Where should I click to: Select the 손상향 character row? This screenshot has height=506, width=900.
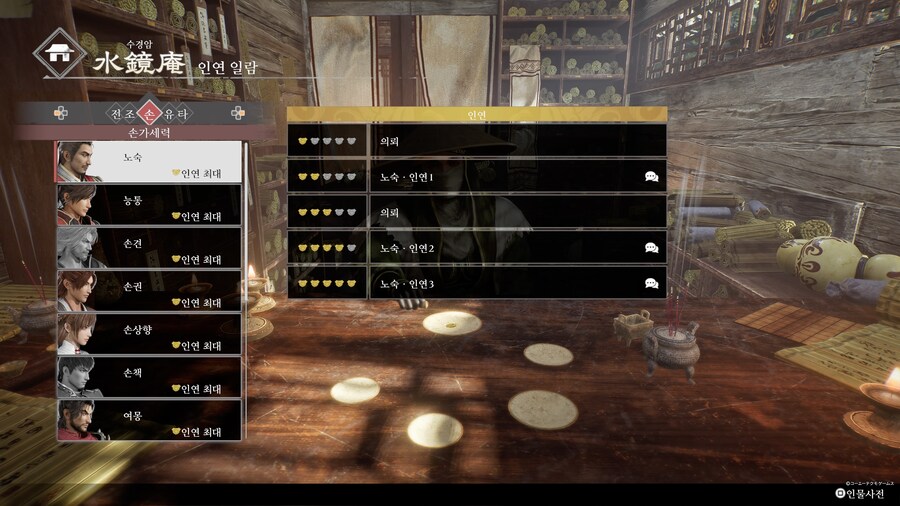(x=148, y=334)
